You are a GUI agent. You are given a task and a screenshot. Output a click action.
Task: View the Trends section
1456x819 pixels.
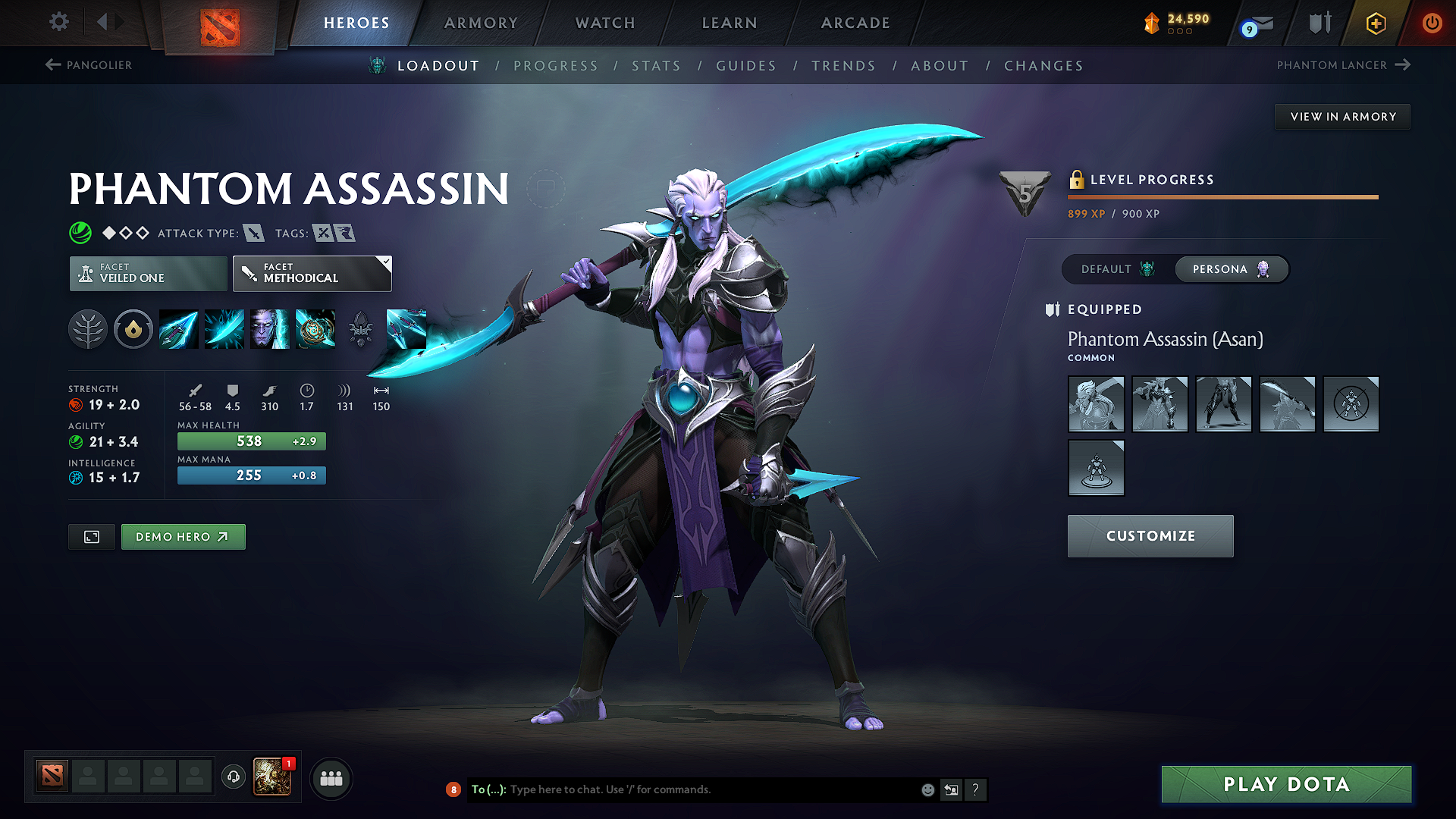click(843, 66)
